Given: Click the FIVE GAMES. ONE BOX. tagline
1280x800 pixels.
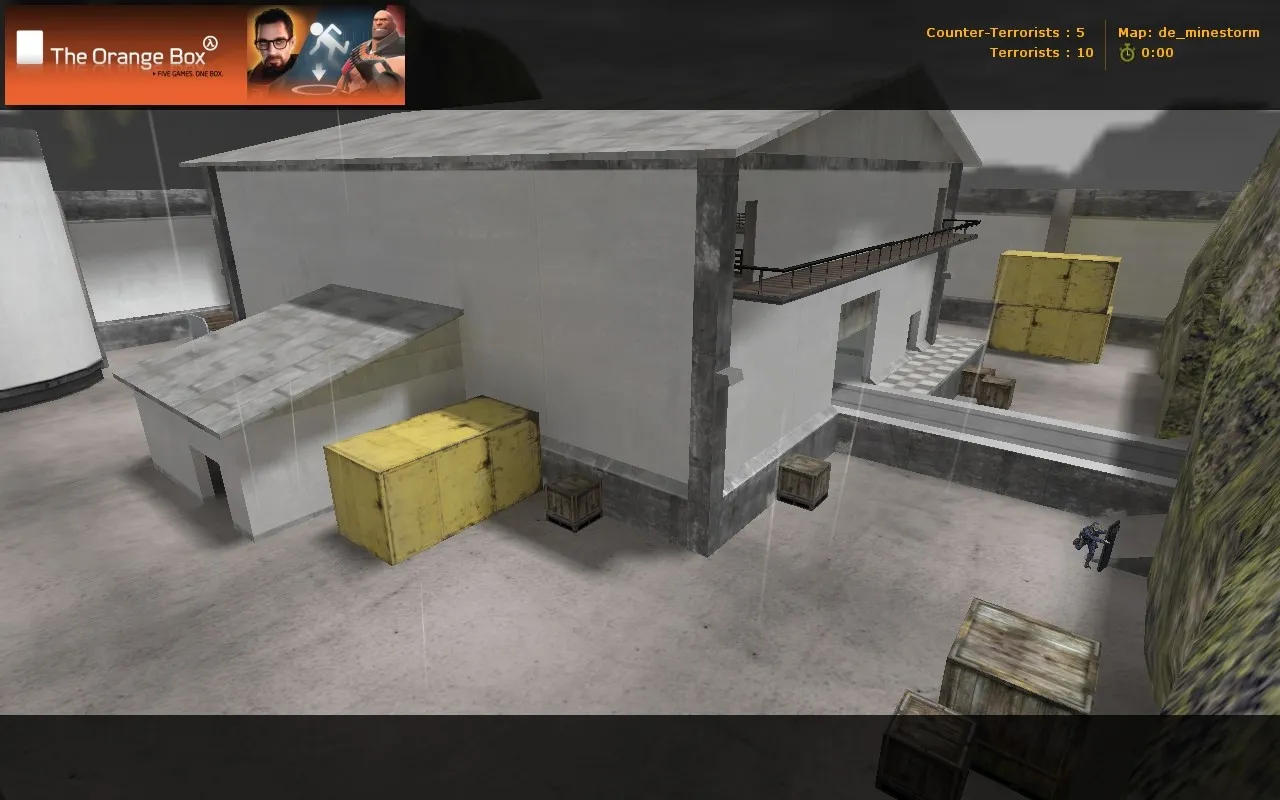Looking at the screenshot, I should point(190,71).
